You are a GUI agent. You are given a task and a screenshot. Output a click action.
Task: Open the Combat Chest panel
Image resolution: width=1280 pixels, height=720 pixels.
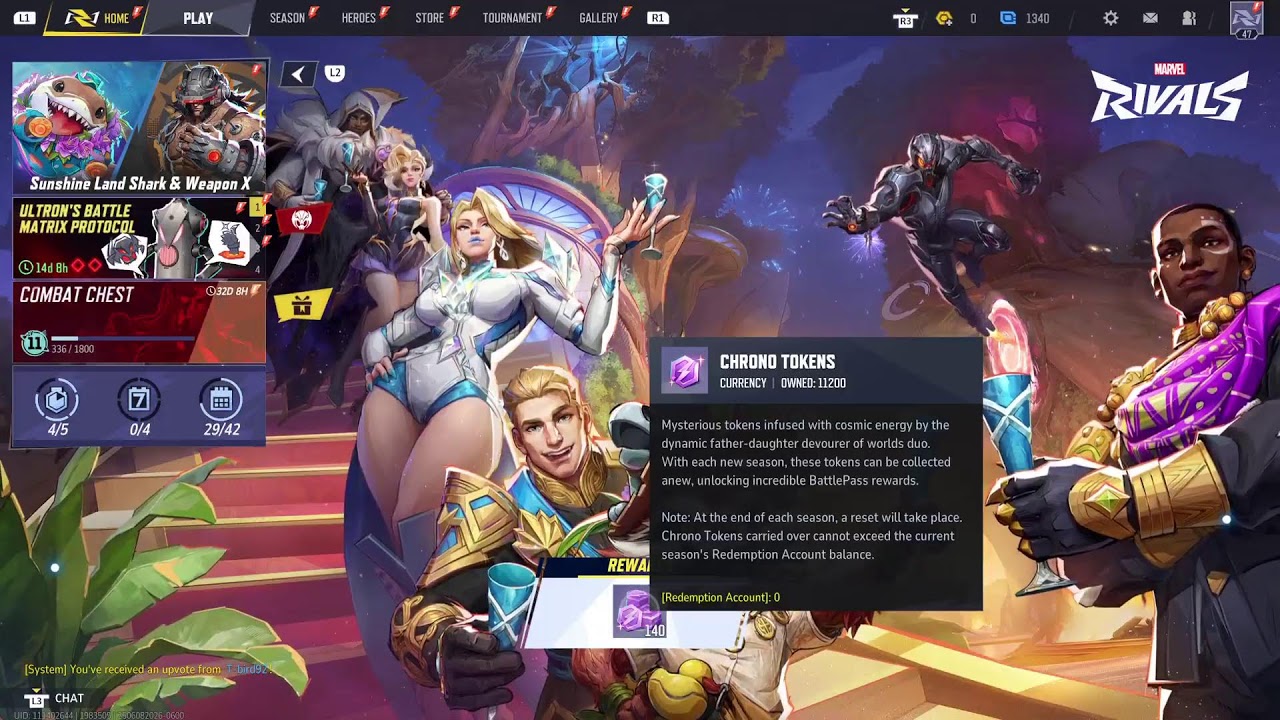pyautogui.click(x=139, y=322)
